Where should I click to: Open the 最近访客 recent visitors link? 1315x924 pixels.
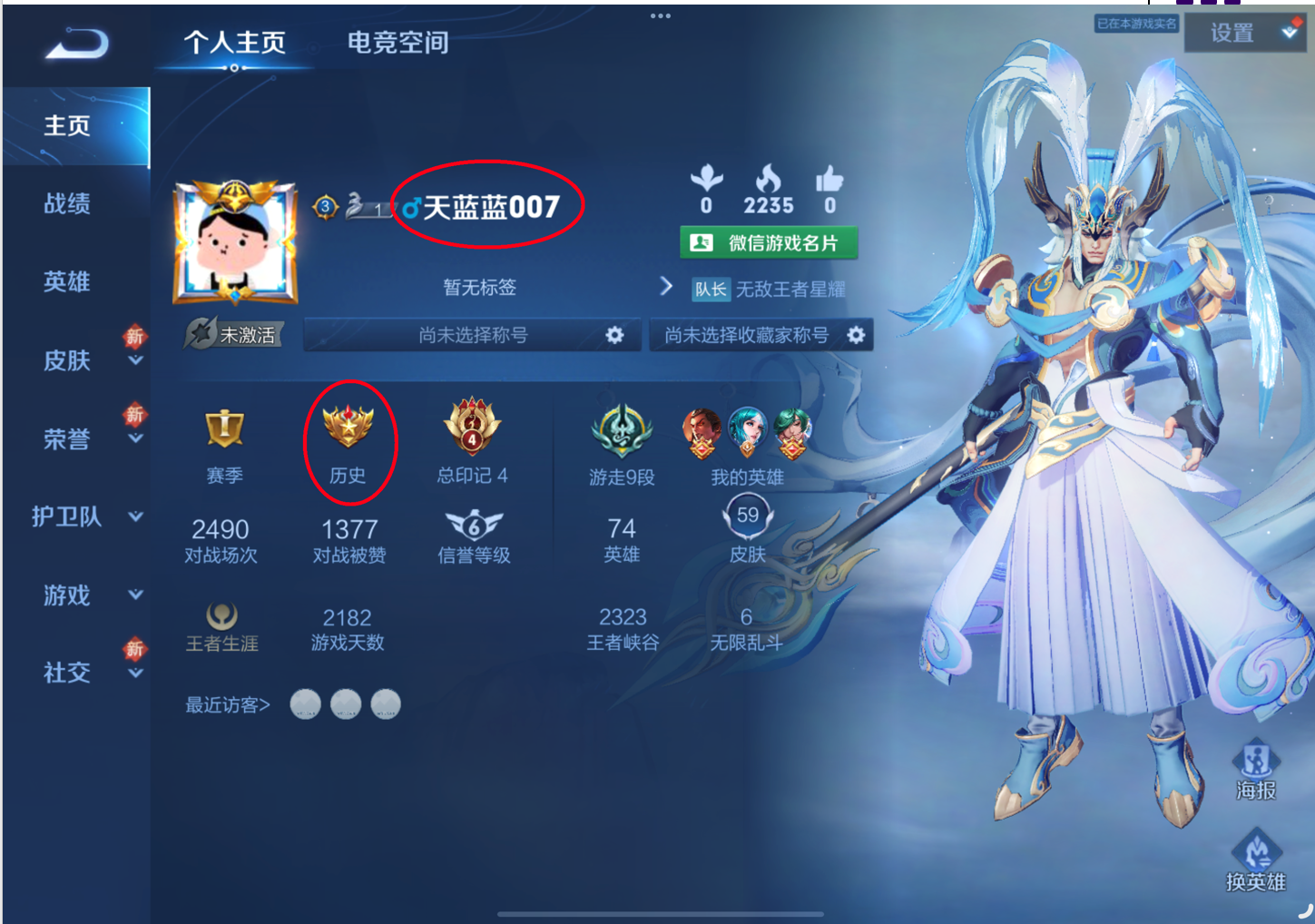225,704
